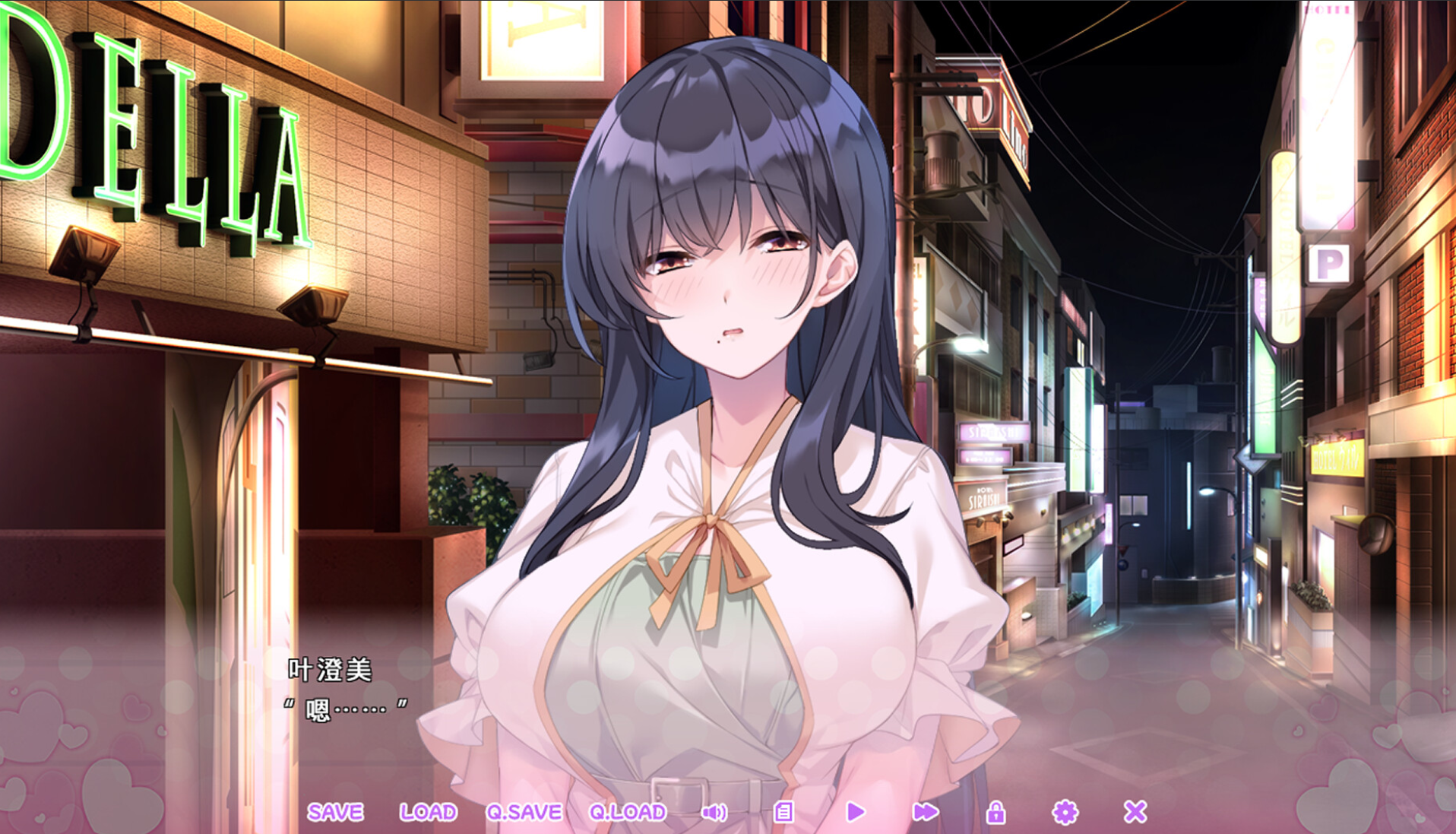Quick load with Q.LOAD
This screenshot has width=1456, height=834.
coord(627,812)
